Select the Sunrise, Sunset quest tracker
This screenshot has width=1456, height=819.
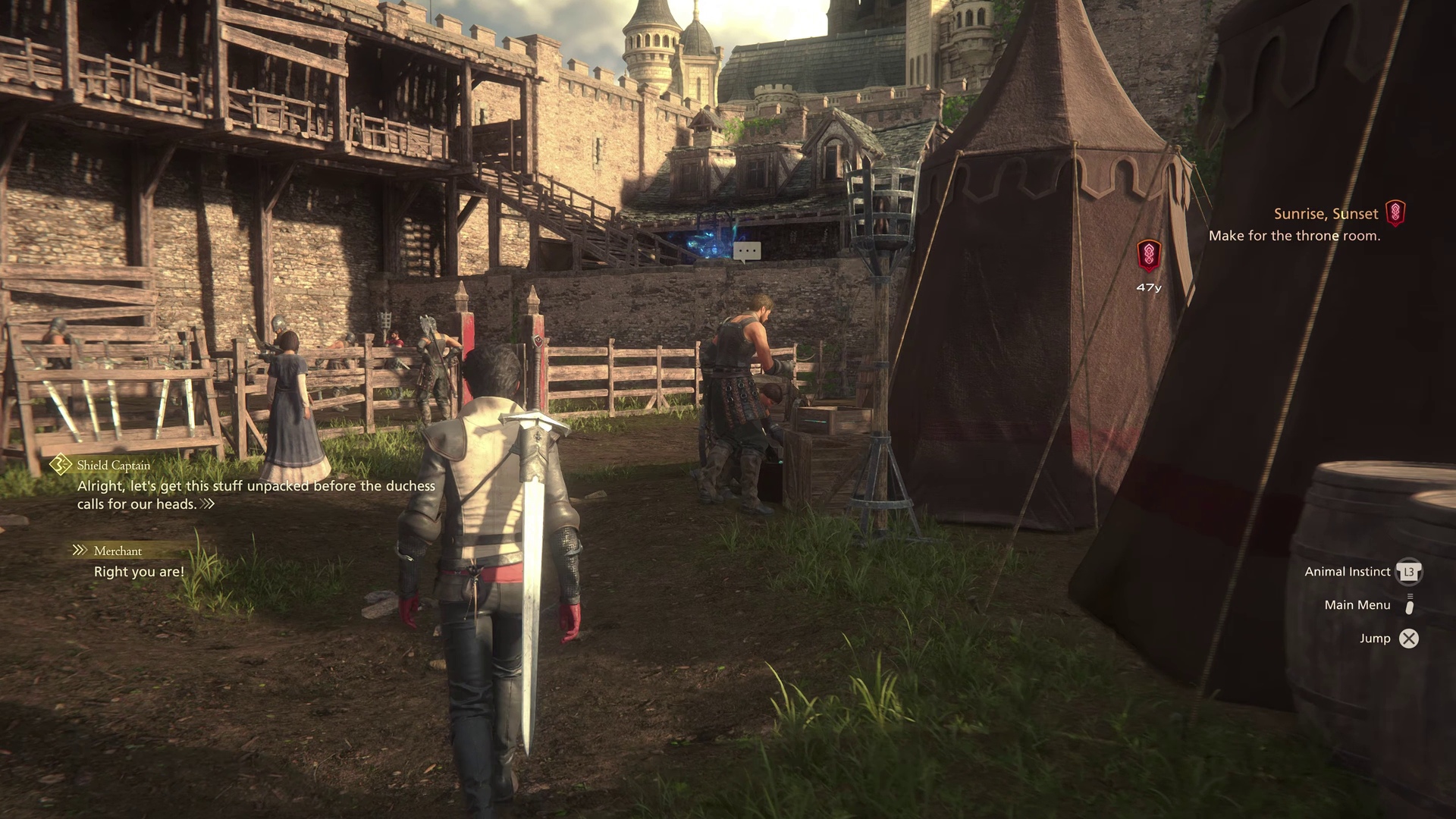pos(1326,214)
